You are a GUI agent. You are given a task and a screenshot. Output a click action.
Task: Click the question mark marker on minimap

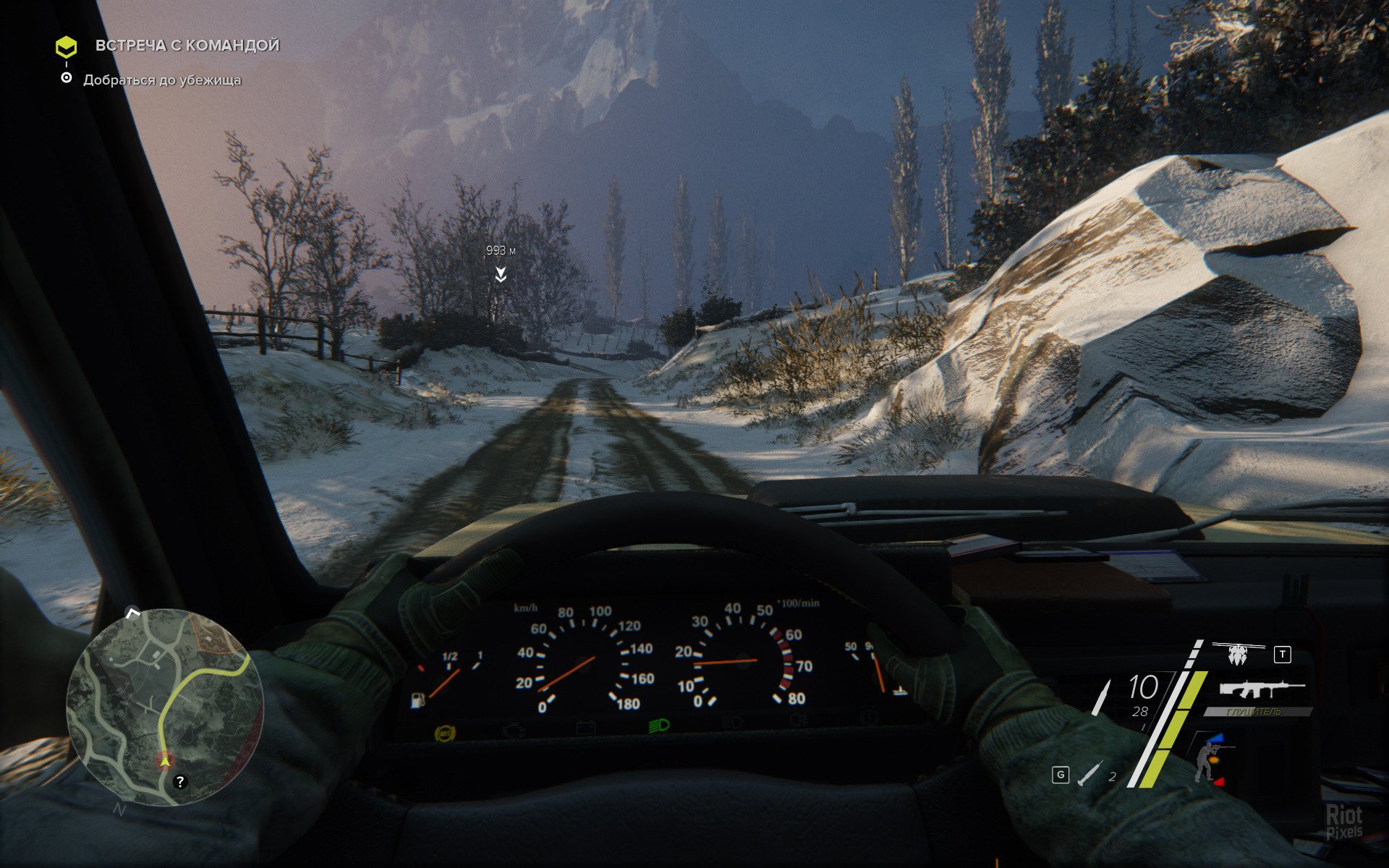pyautogui.click(x=180, y=781)
